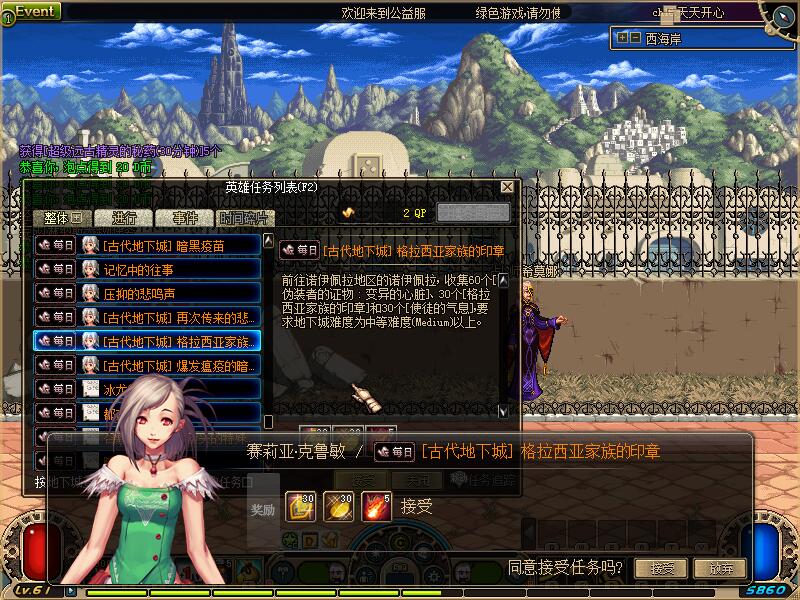Click the gold coin reward icon
The image size is (800, 600).
338,506
